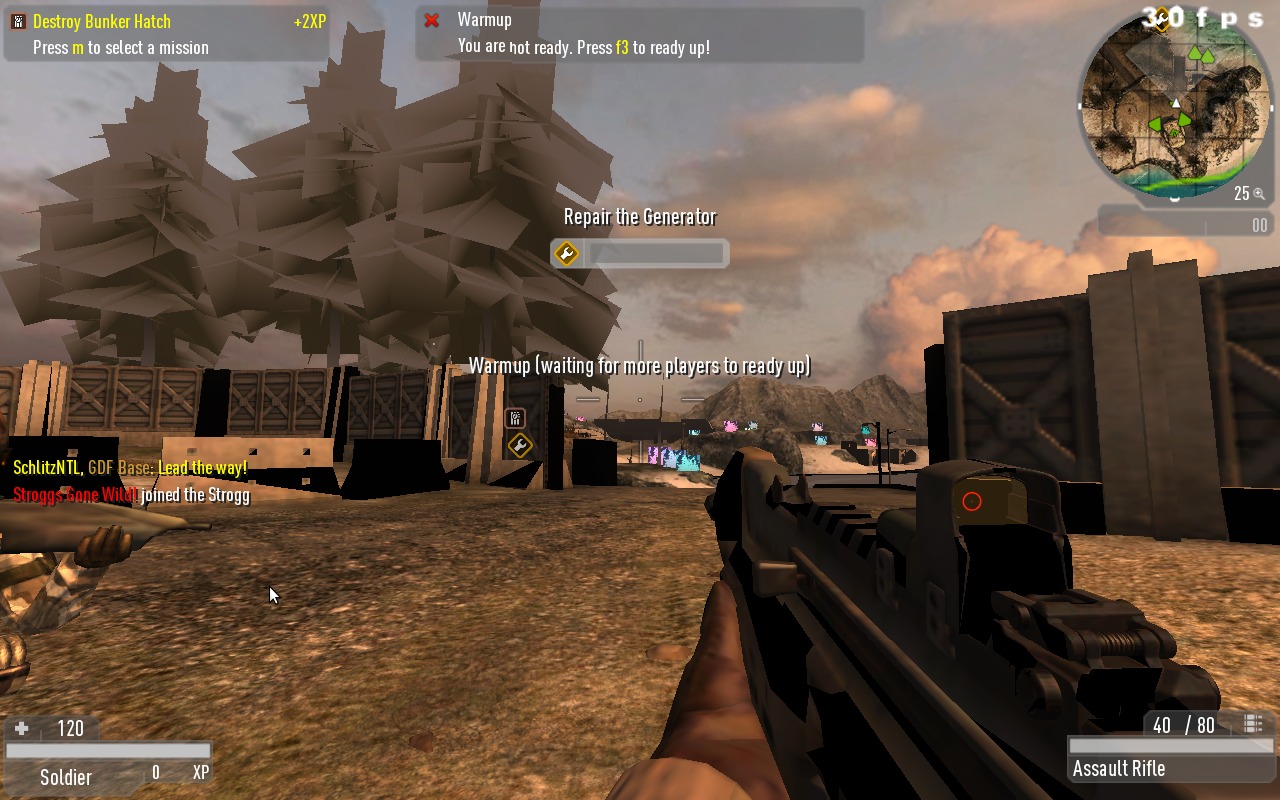Click the SchlitzNTL chat message
The image size is (1280, 800).
[130, 468]
